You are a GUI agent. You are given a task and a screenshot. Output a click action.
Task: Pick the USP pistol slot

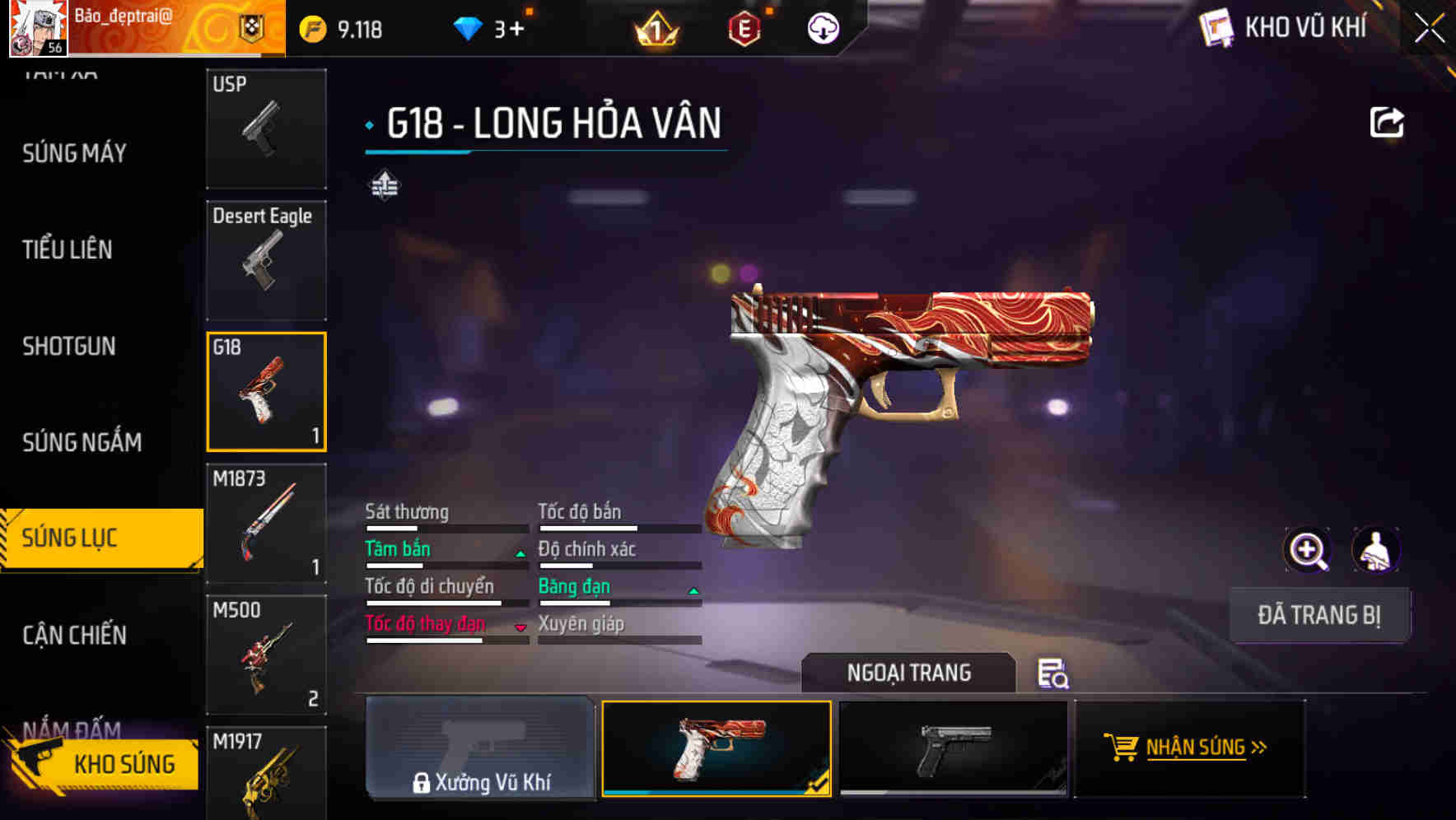[266, 128]
